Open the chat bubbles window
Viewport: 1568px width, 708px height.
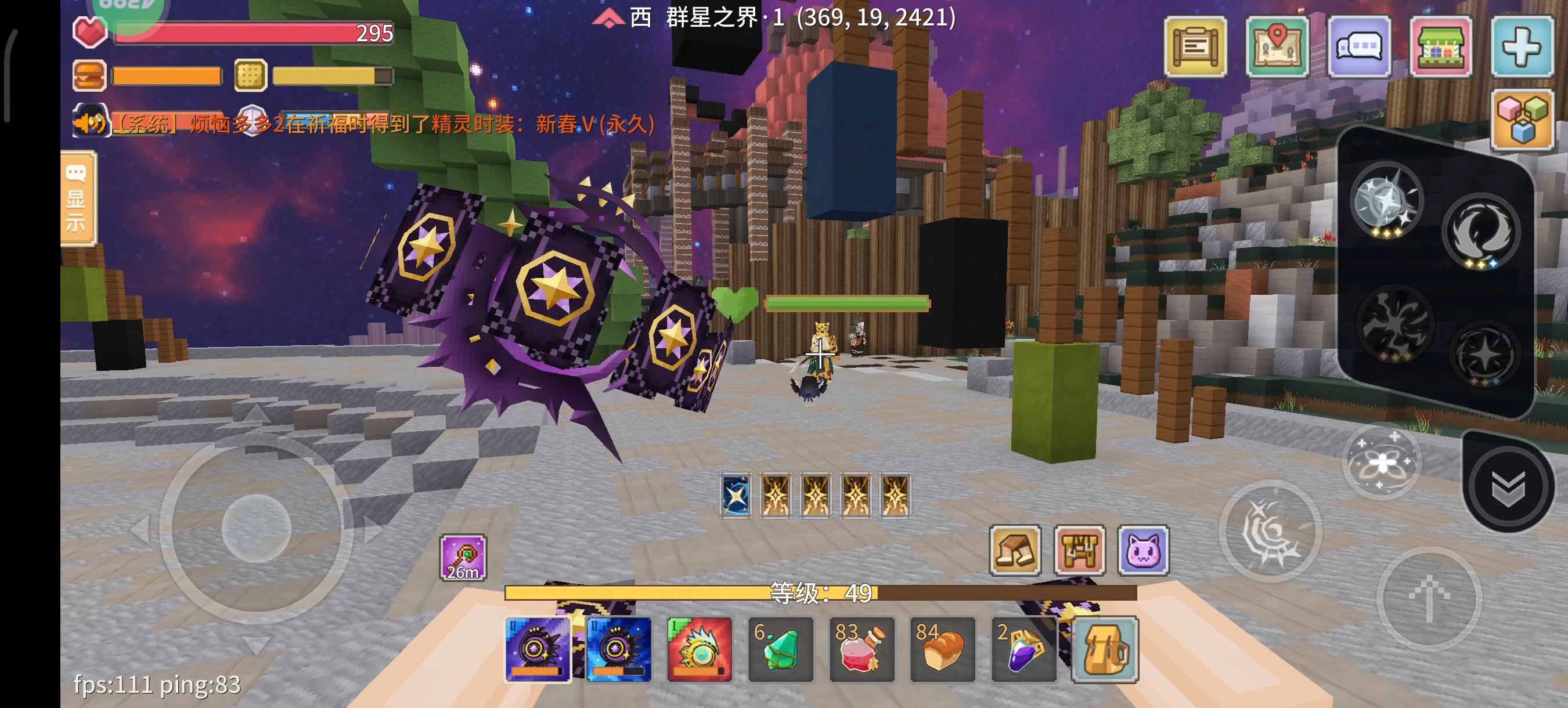1359,47
